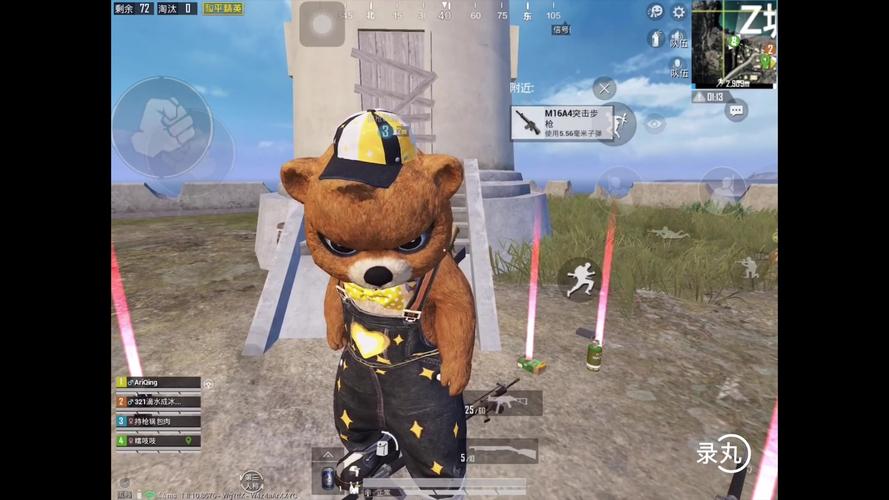Click the 录丸 recorder watermark
The image size is (889, 500).
(x=723, y=455)
